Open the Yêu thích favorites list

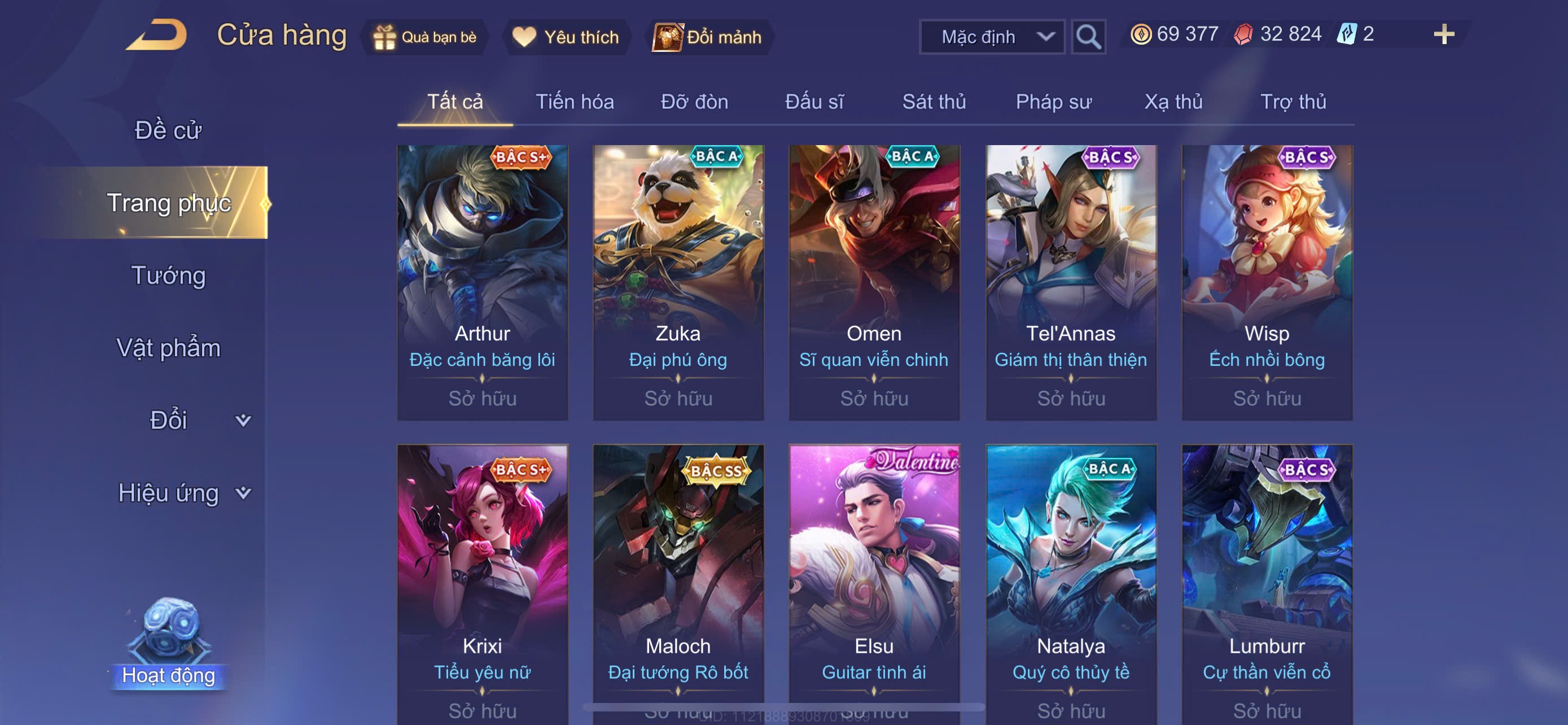pyautogui.click(x=566, y=37)
